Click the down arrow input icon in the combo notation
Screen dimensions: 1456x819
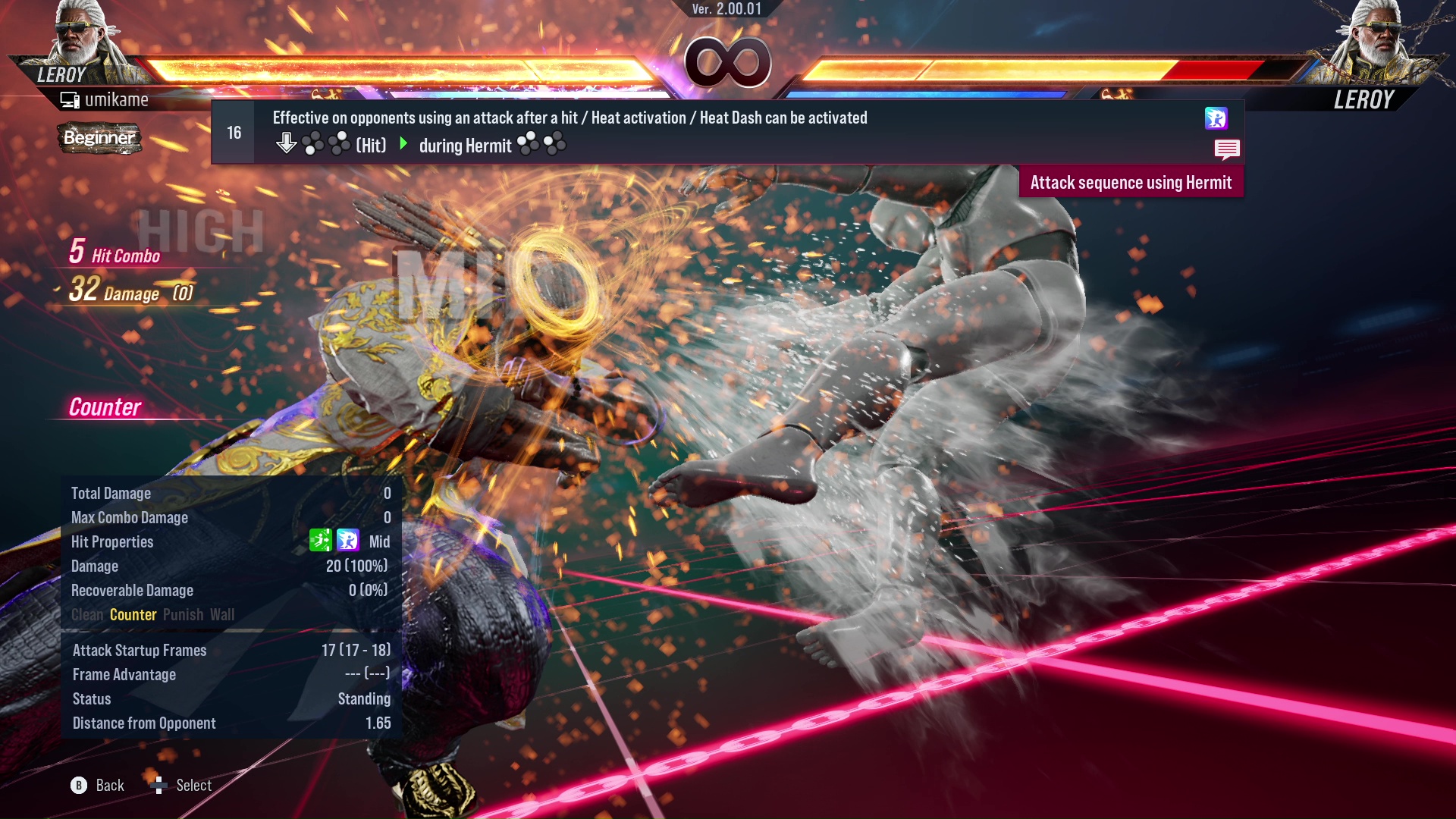287,141
